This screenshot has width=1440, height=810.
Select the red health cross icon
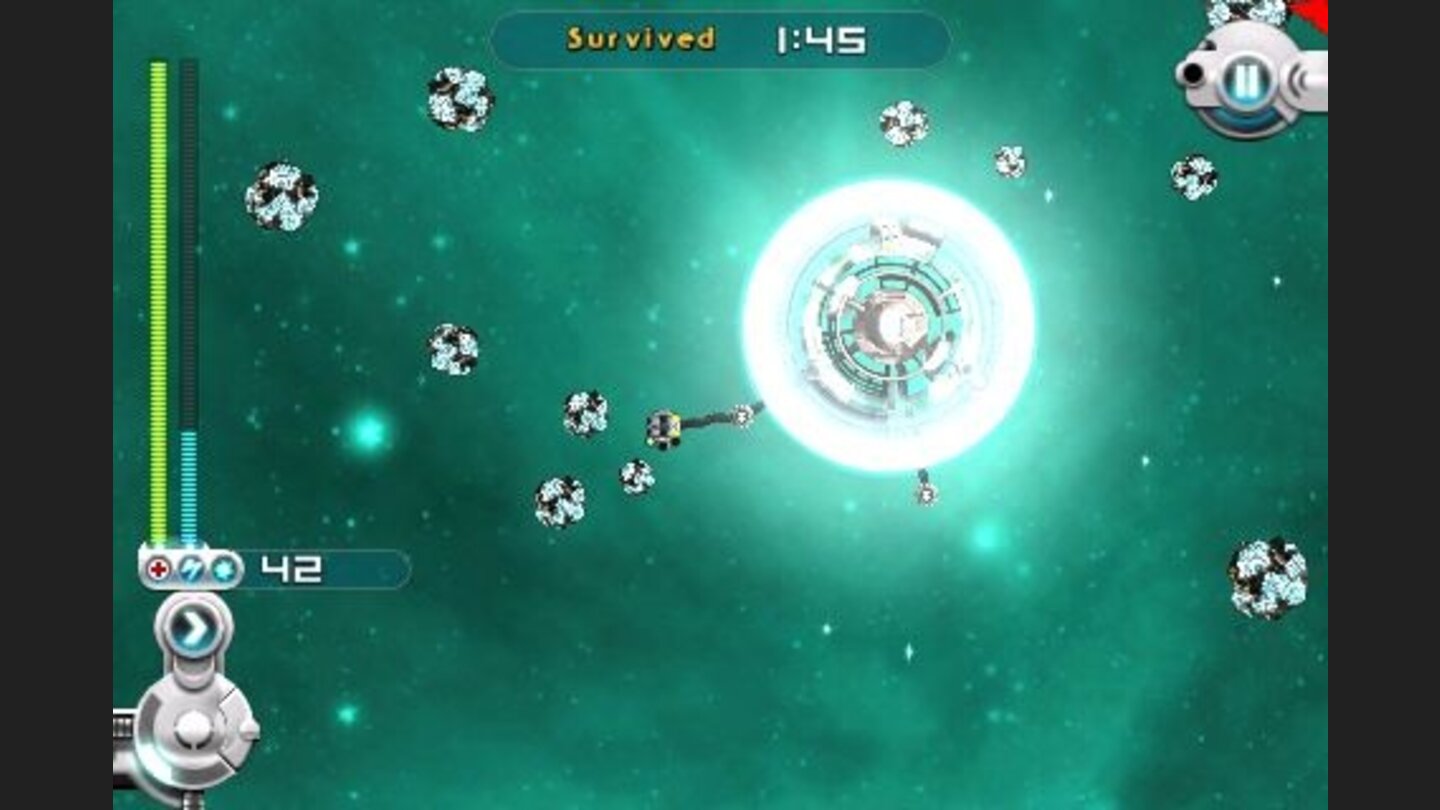[x=158, y=568]
